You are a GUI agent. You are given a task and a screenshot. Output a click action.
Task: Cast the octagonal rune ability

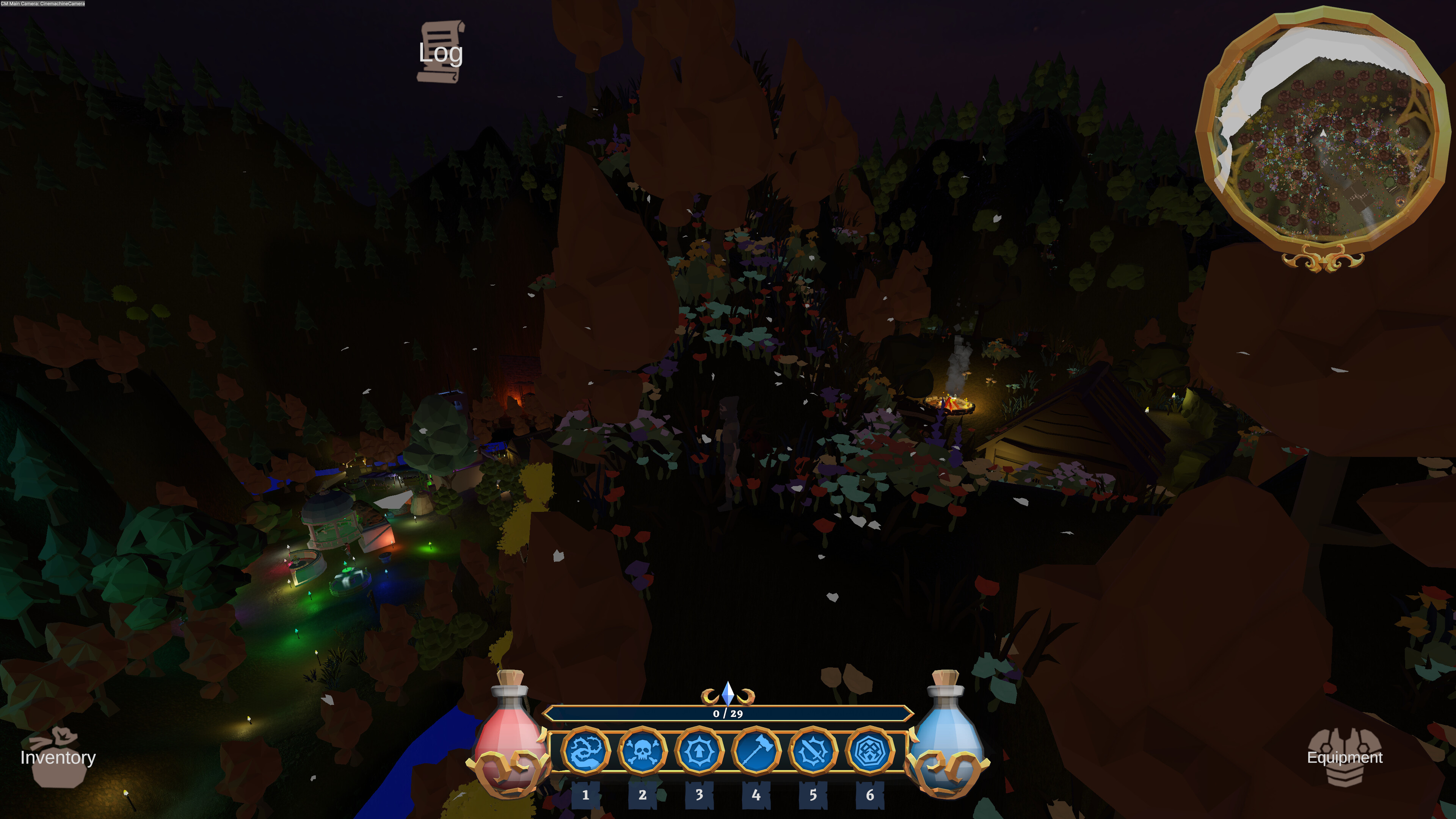click(x=869, y=751)
